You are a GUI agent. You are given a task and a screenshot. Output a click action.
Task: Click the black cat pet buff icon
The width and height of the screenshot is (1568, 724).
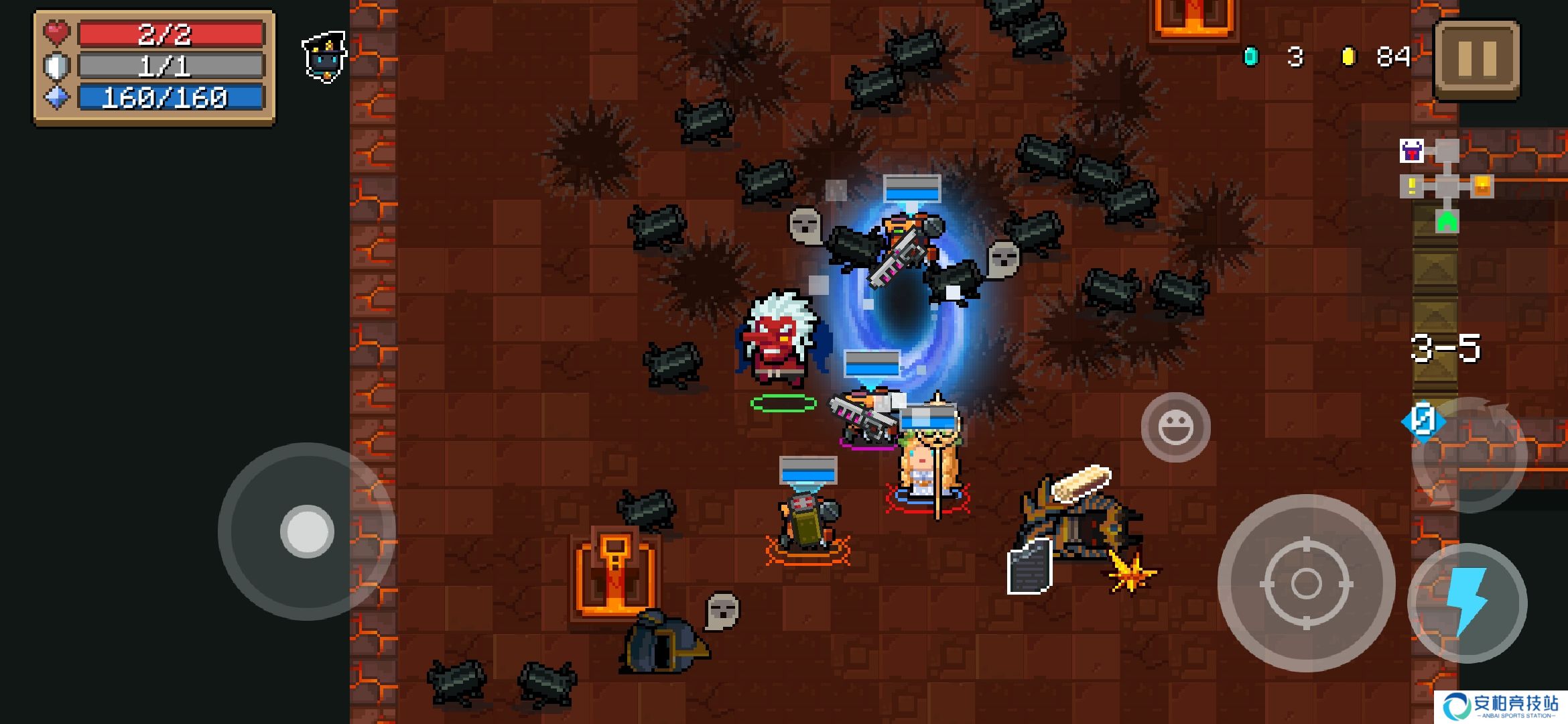point(325,57)
